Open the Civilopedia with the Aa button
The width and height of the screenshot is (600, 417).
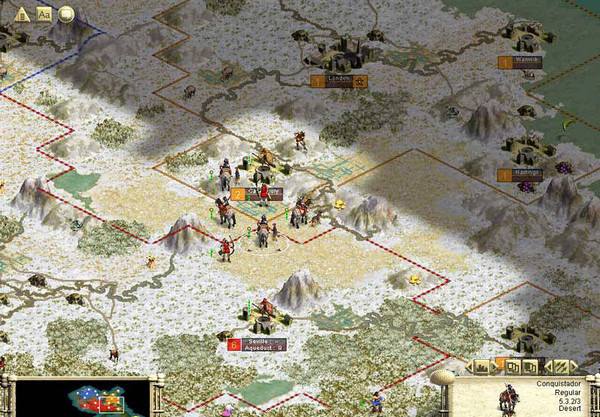(x=44, y=14)
